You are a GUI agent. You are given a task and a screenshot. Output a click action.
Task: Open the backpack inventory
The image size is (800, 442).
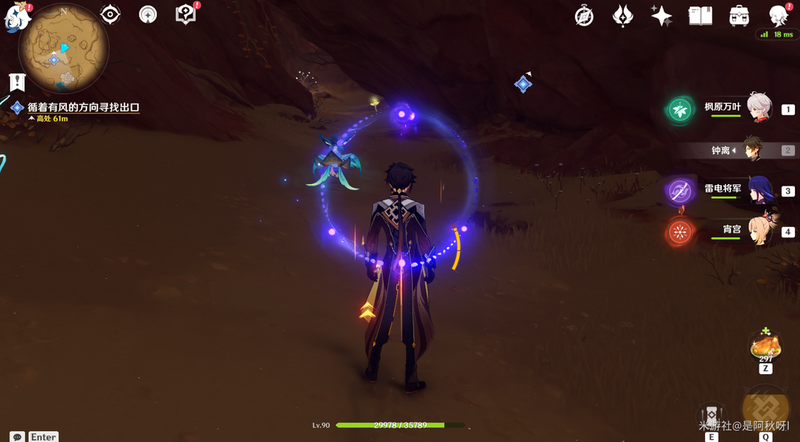(739, 15)
